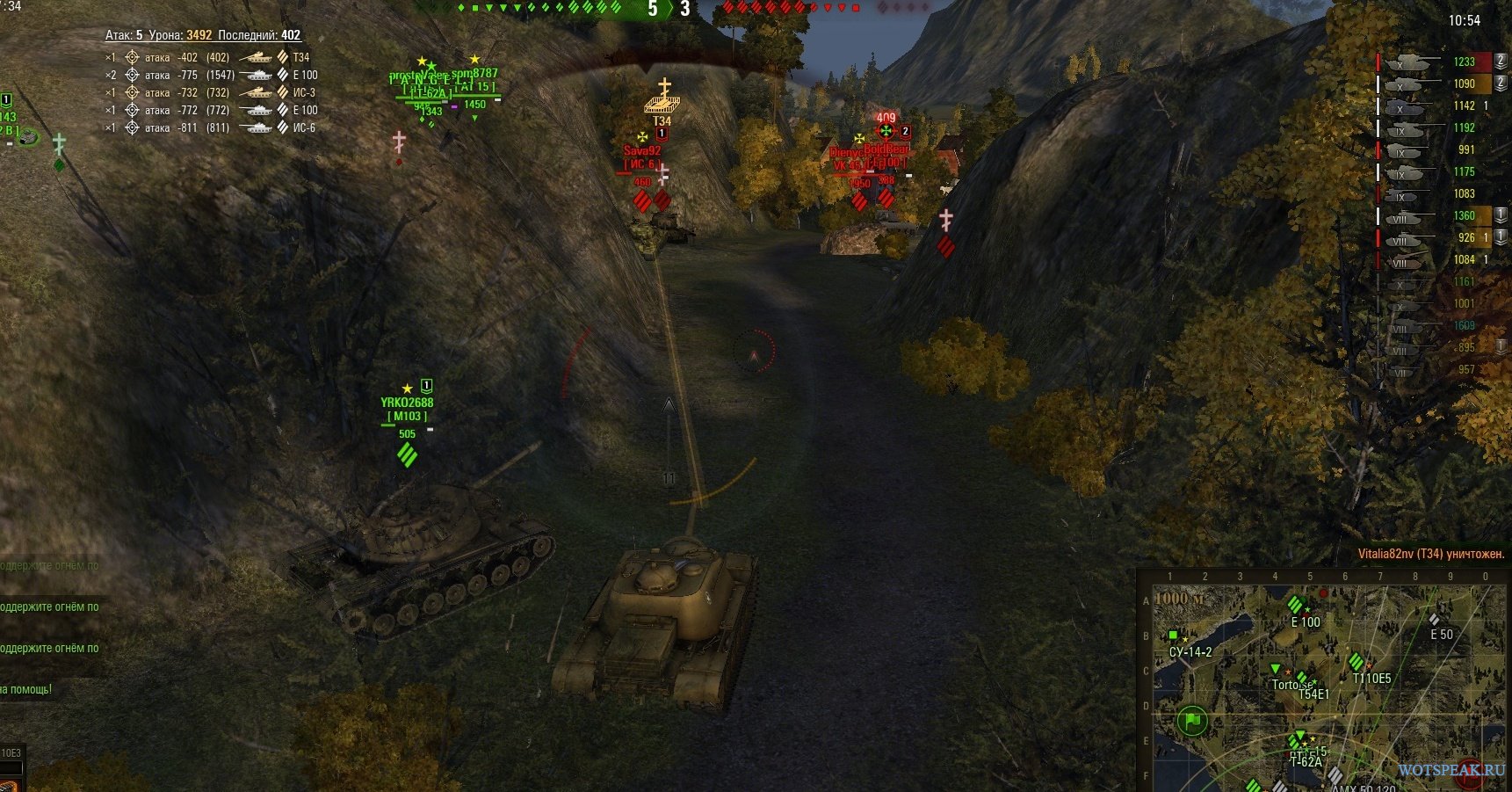The image size is (1512, 792).
Task: Select the green base flag on the minimap
Action: [1192, 721]
